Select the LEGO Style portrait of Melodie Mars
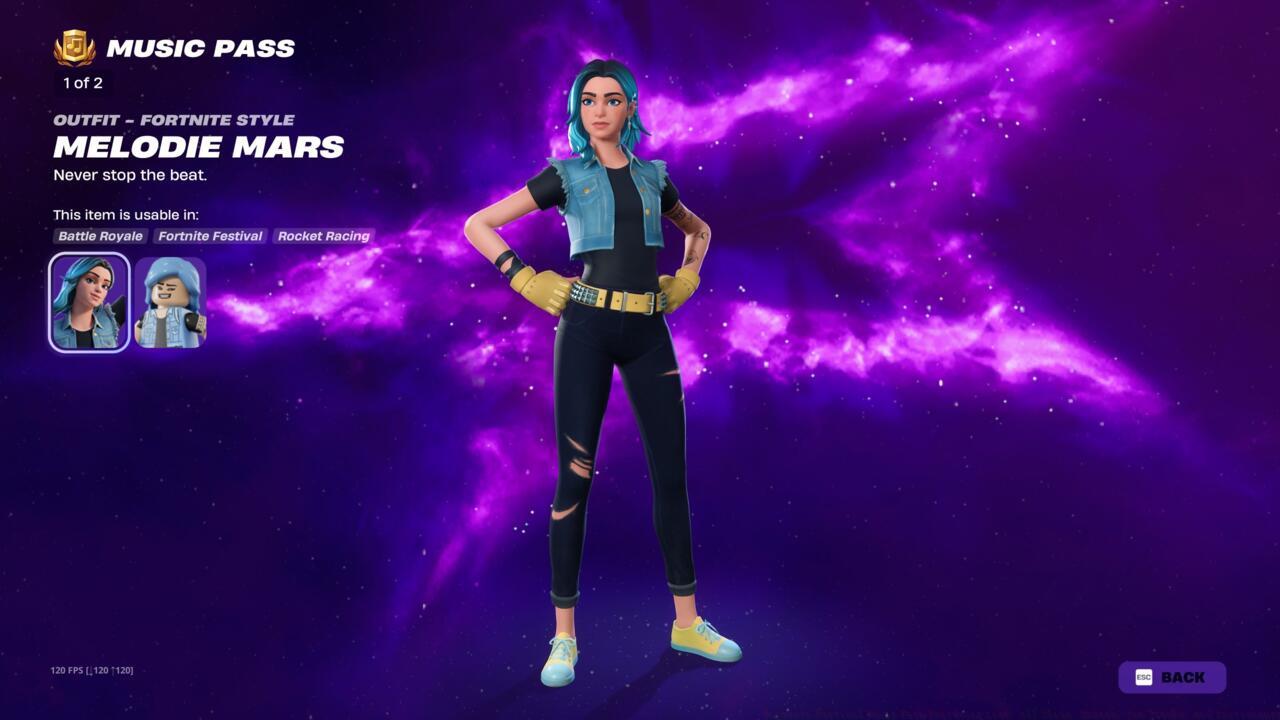Viewport: 1280px width, 720px height. coord(170,303)
